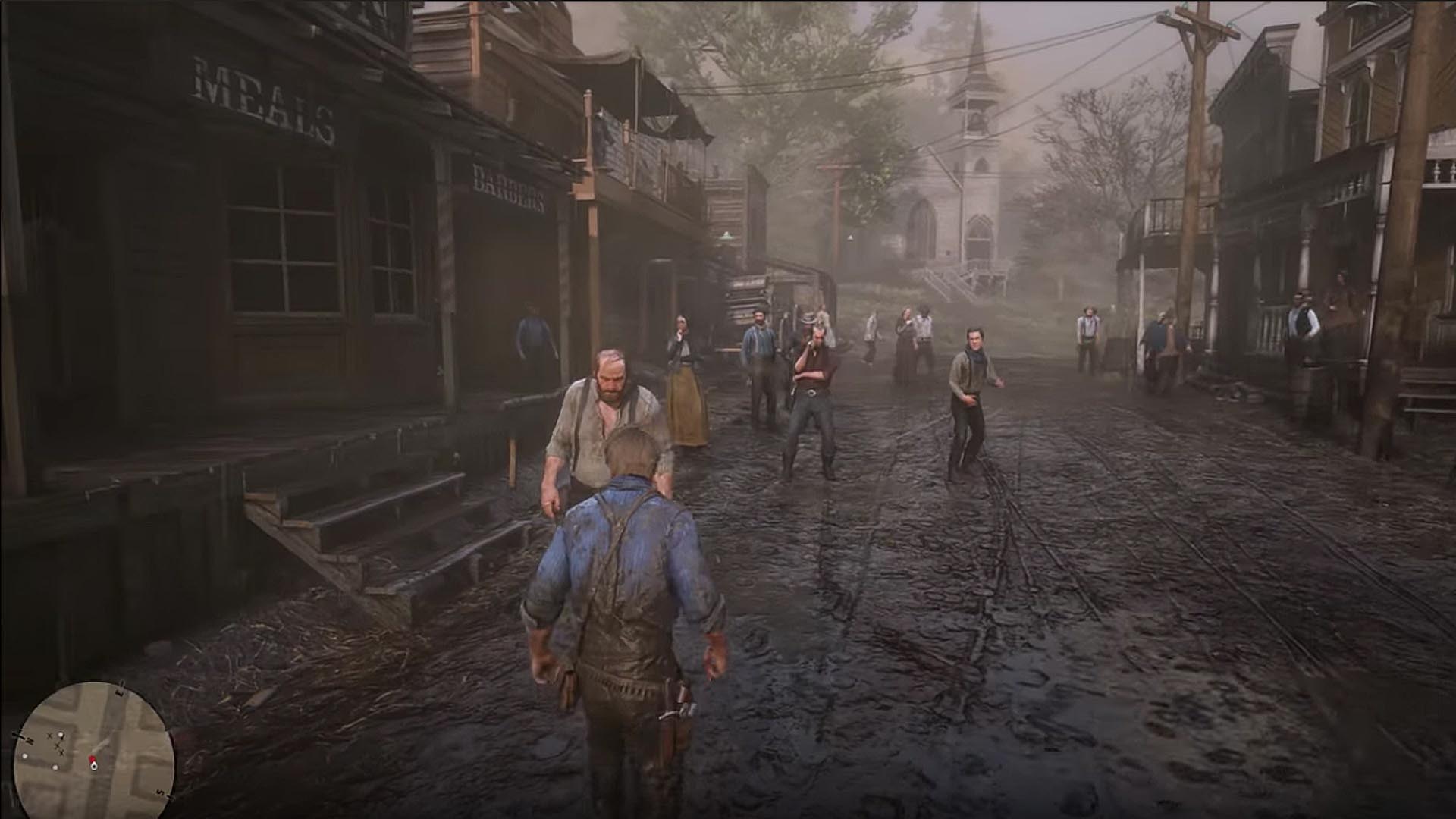The height and width of the screenshot is (819, 1456).
Task: Click the white waypoint dot near the minimap edge
Action: (24, 756)
